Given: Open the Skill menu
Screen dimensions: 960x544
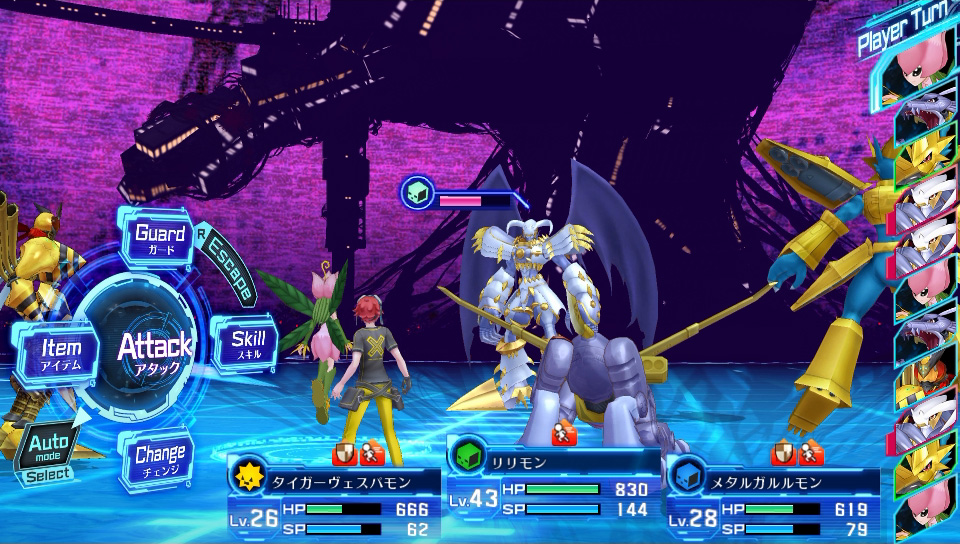Looking at the screenshot, I should [x=246, y=343].
